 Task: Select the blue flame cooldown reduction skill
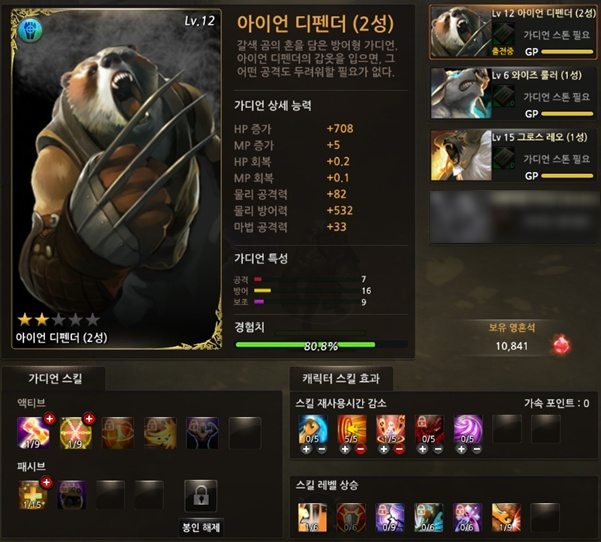tap(311, 430)
